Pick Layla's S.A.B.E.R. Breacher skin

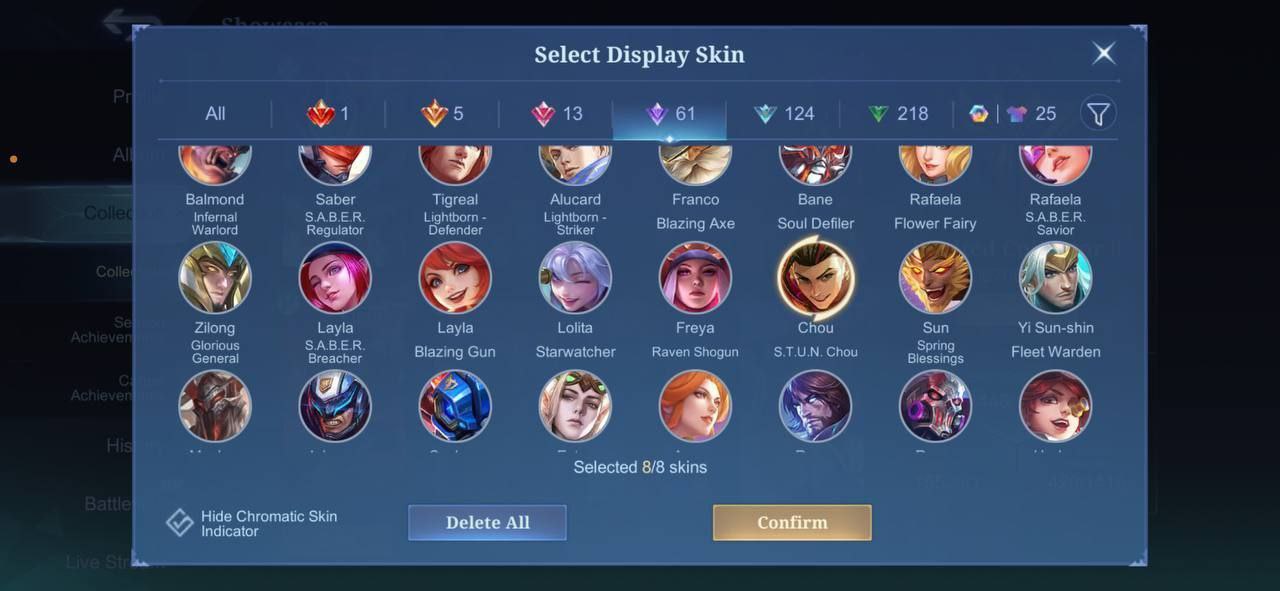(335, 278)
